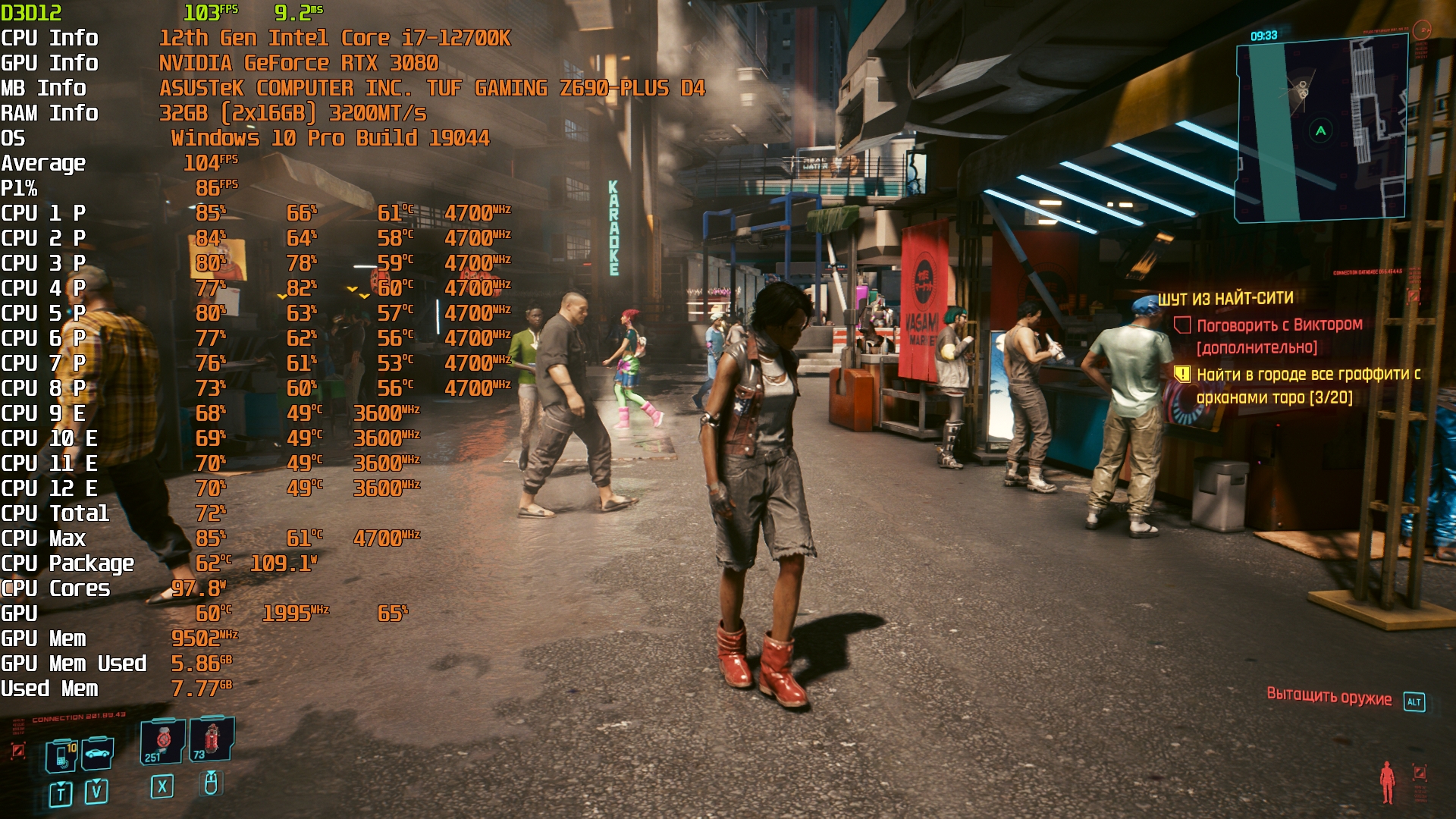Open the phone quick slot icon
The image size is (1456, 819).
[x=61, y=756]
